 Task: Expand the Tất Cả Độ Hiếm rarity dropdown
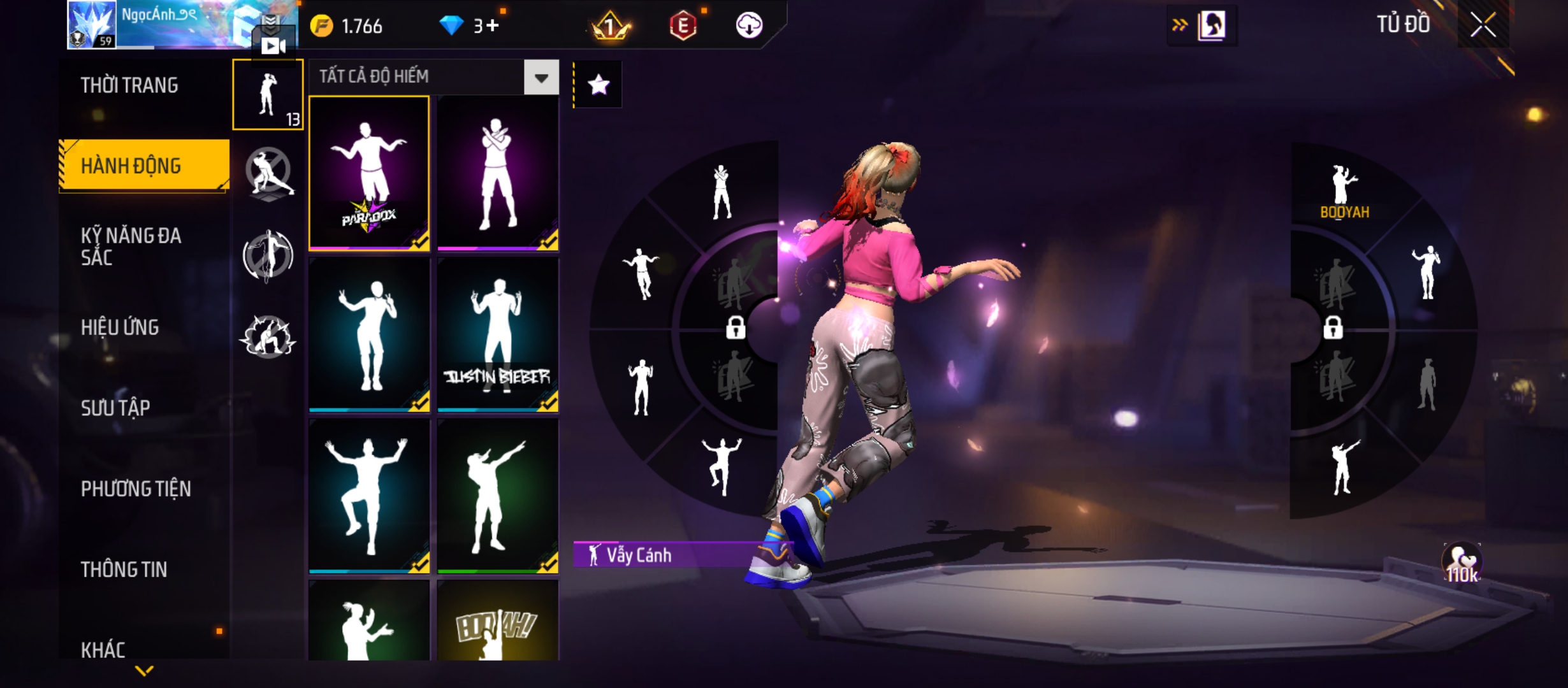[x=541, y=78]
